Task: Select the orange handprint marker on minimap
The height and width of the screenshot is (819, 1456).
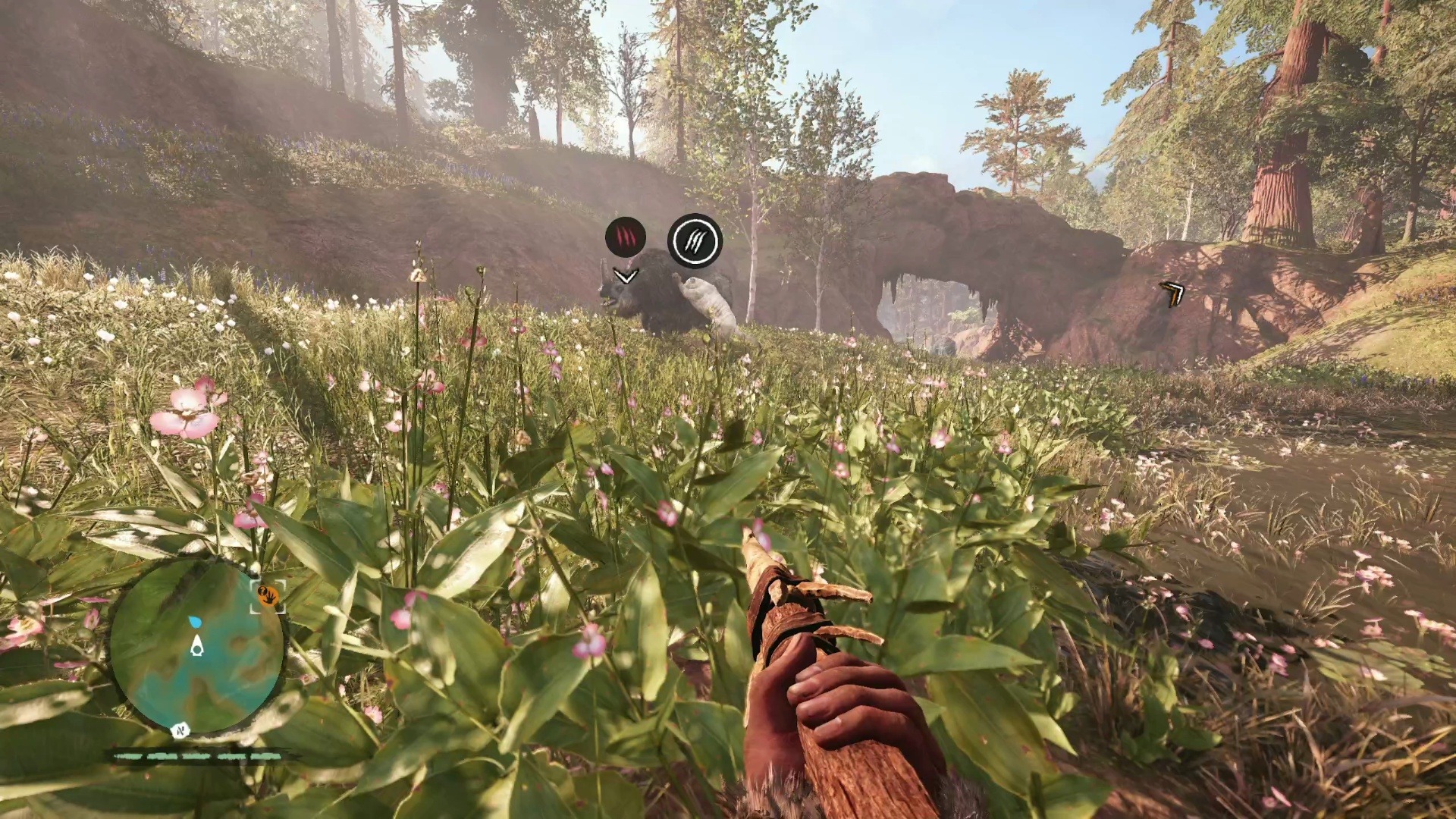Action: point(268,596)
